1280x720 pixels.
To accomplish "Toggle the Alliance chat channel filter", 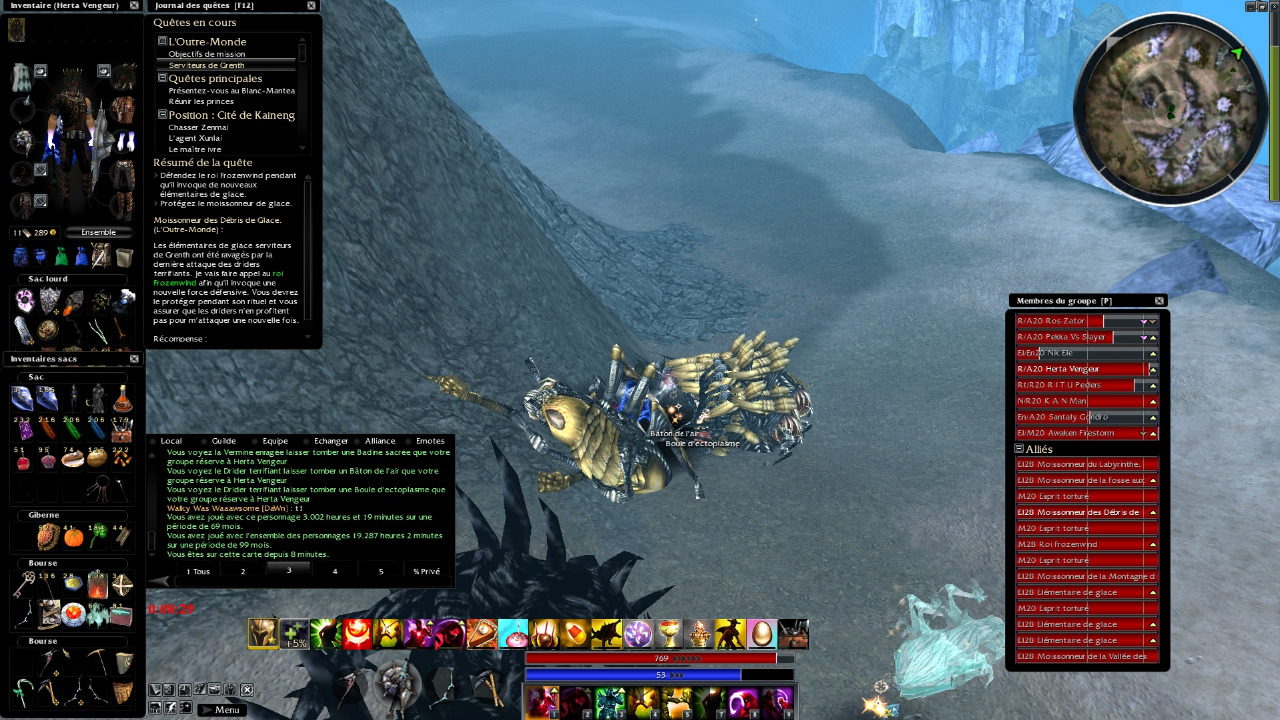I will click(x=379, y=440).
